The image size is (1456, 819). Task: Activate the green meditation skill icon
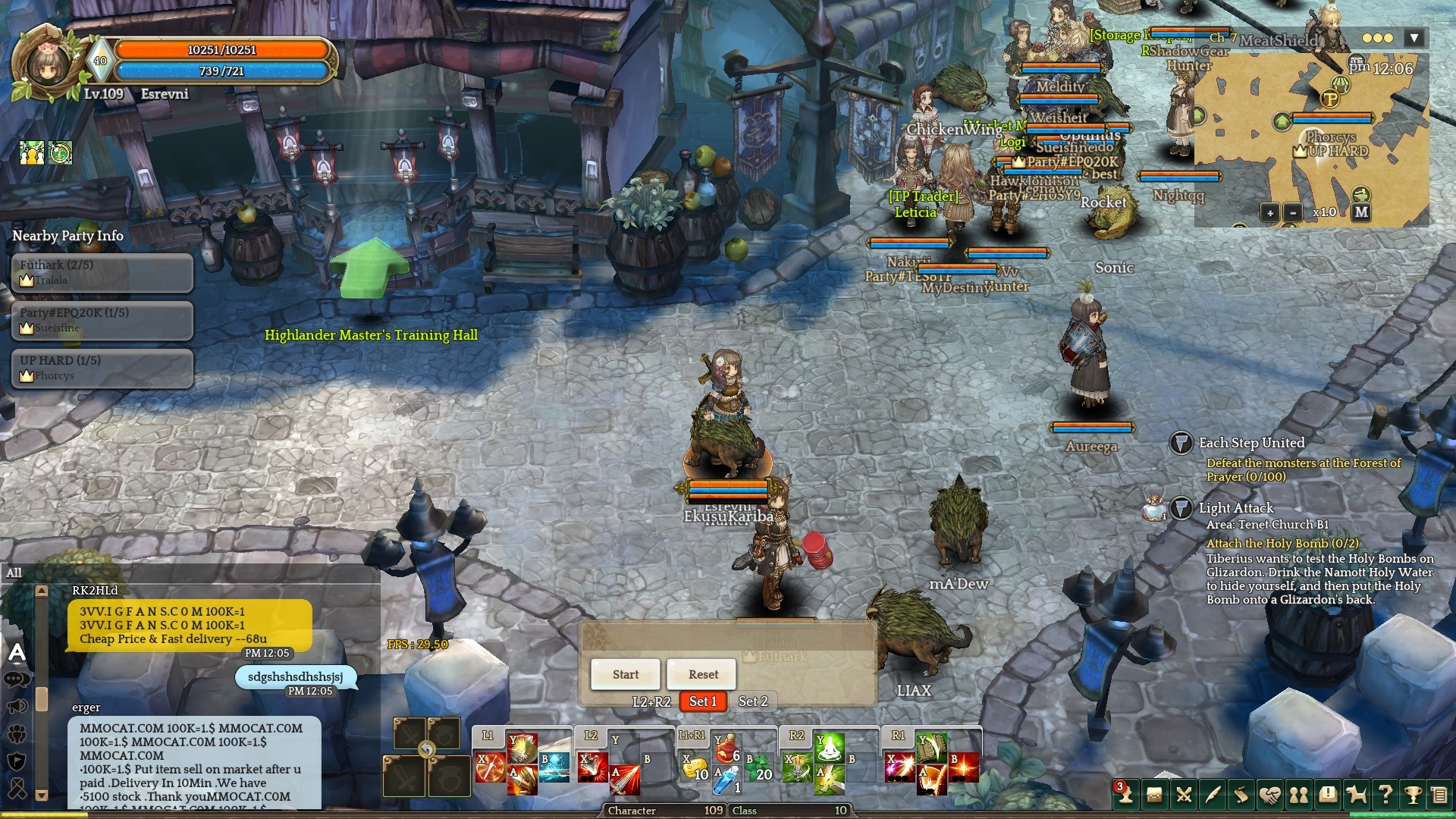coord(830,748)
